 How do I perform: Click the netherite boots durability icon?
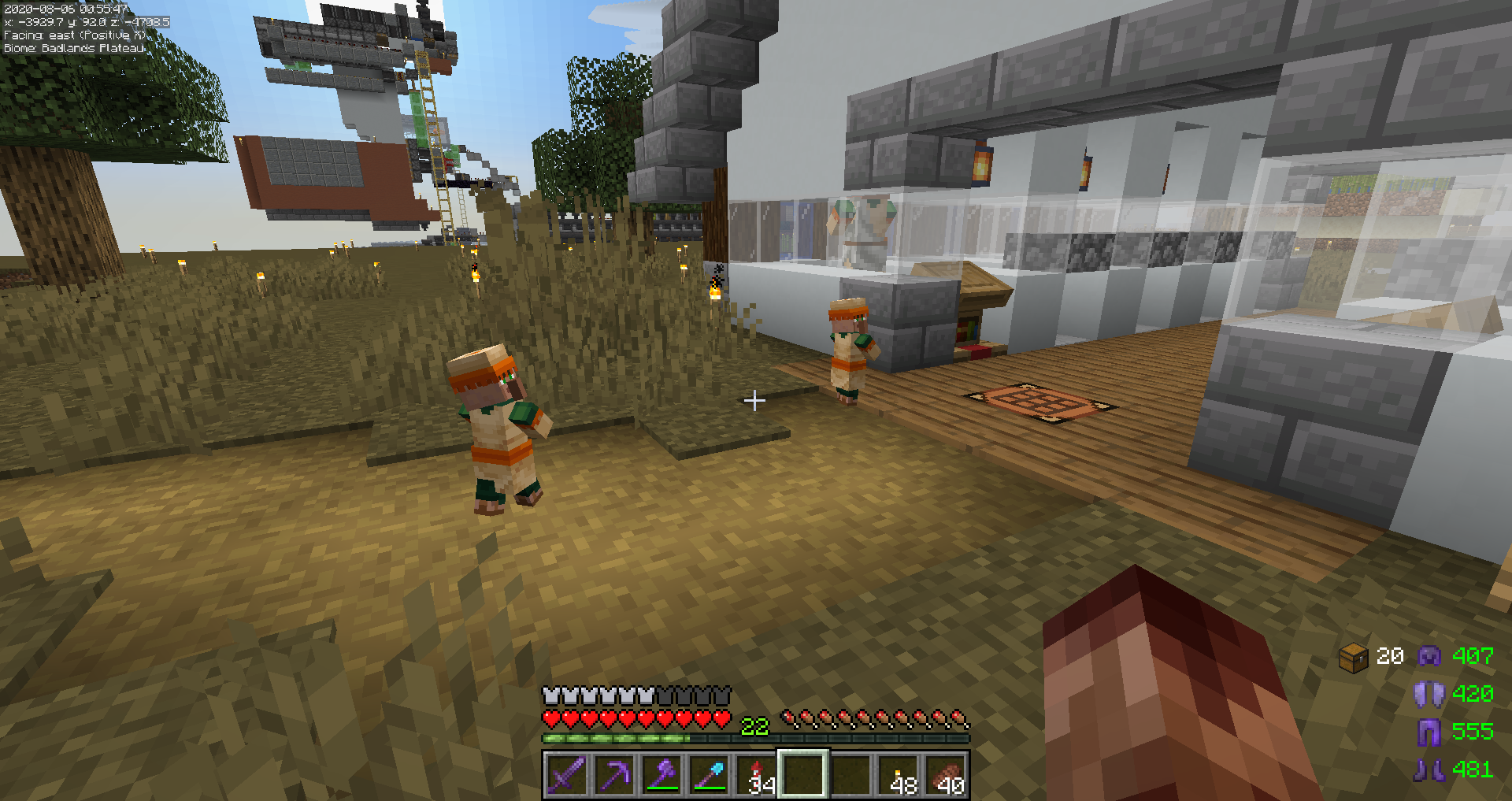[1429, 769]
